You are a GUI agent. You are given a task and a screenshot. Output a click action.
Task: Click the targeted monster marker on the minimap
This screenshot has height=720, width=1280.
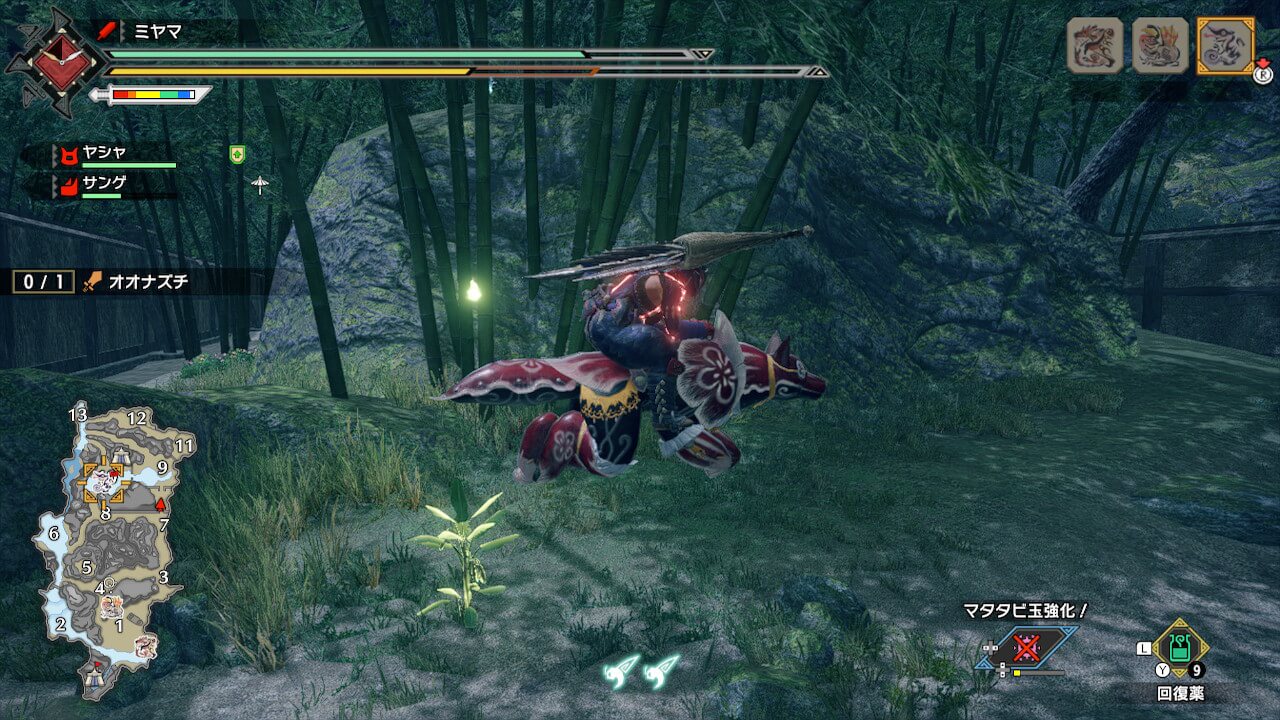click(x=103, y=484)
